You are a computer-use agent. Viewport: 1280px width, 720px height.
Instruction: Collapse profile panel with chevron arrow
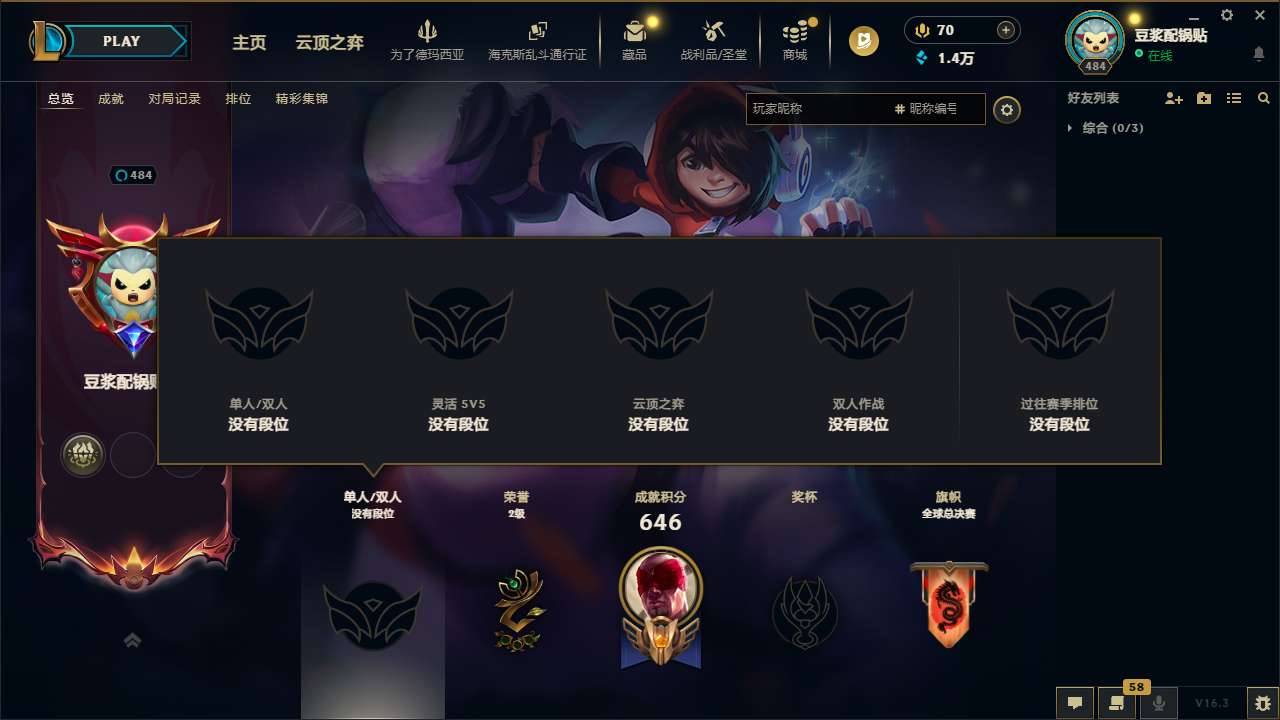(133, 641)
